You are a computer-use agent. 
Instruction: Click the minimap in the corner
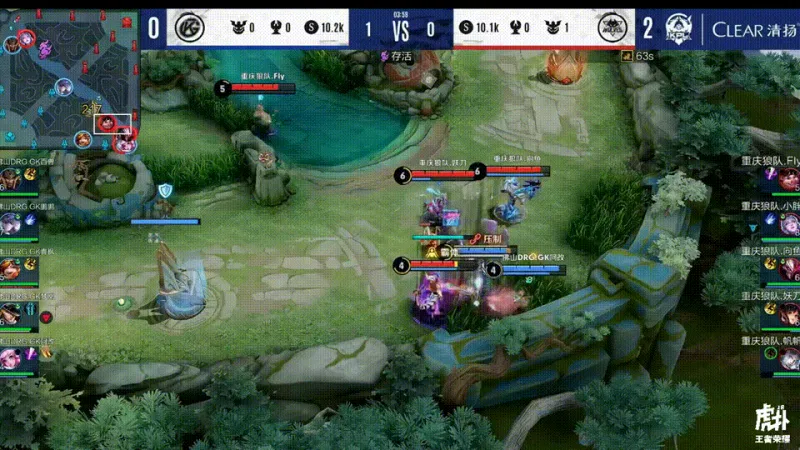69,80
